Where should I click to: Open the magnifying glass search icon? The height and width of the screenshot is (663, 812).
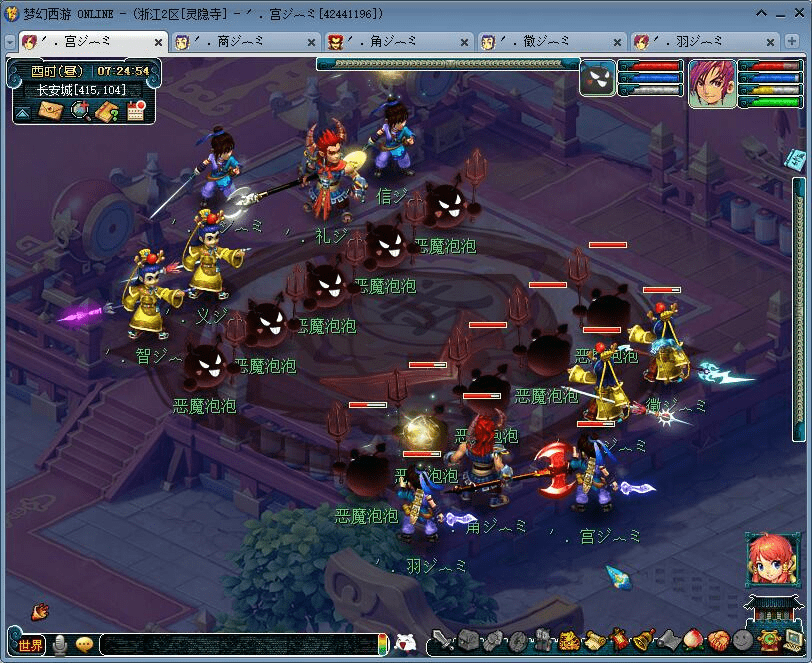[80, 111]
